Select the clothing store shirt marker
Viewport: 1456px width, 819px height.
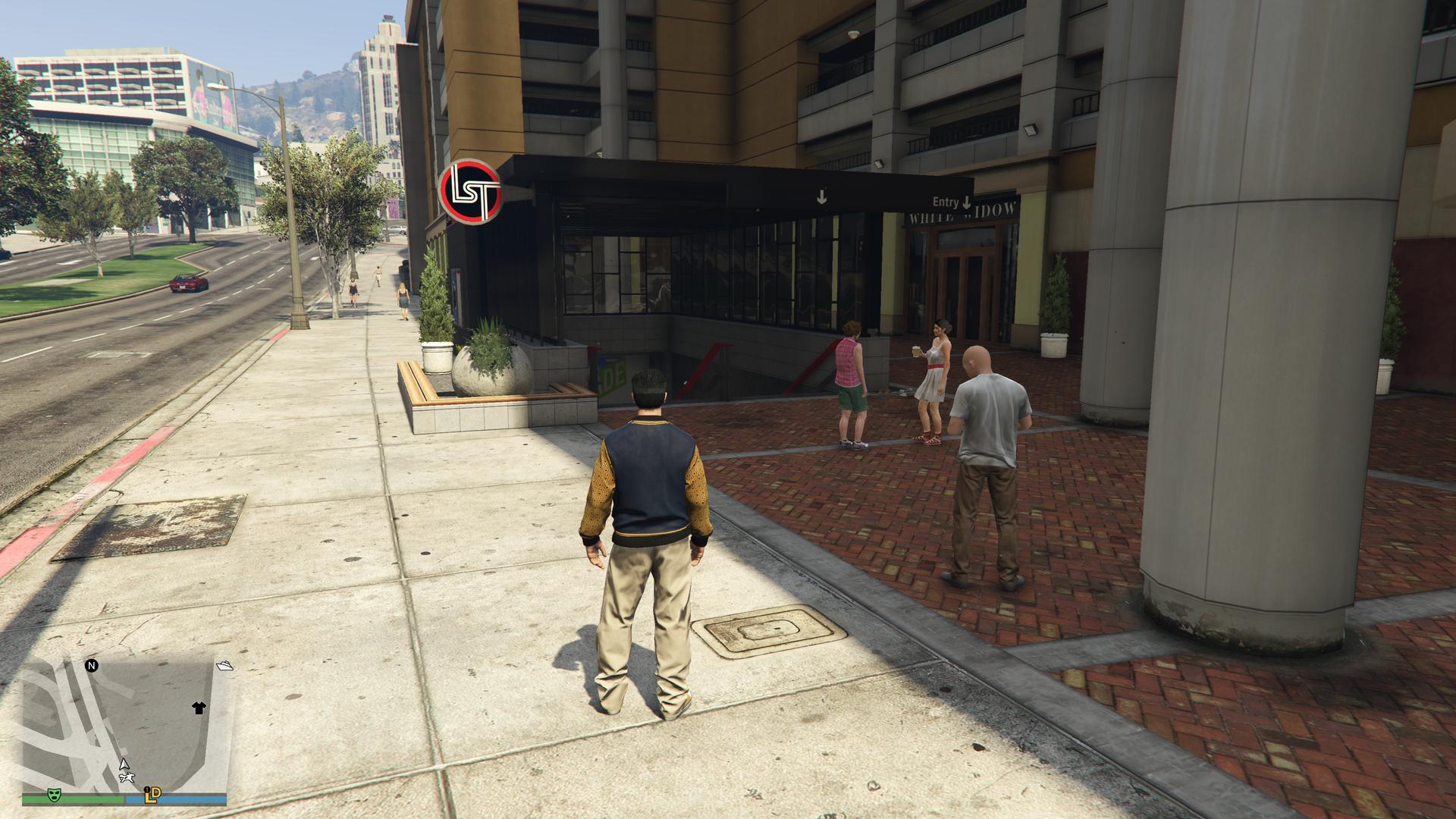[199, 708]
